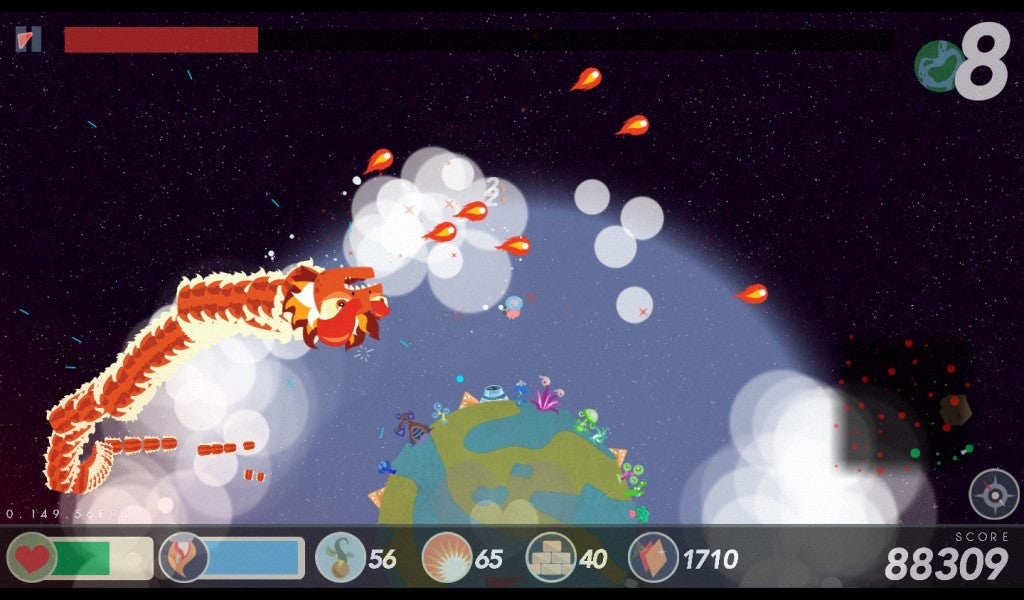The width and height of the screenshot is (1024, 600).
Task: Click the planet icon beside the 8
Action: click(938, 65)
